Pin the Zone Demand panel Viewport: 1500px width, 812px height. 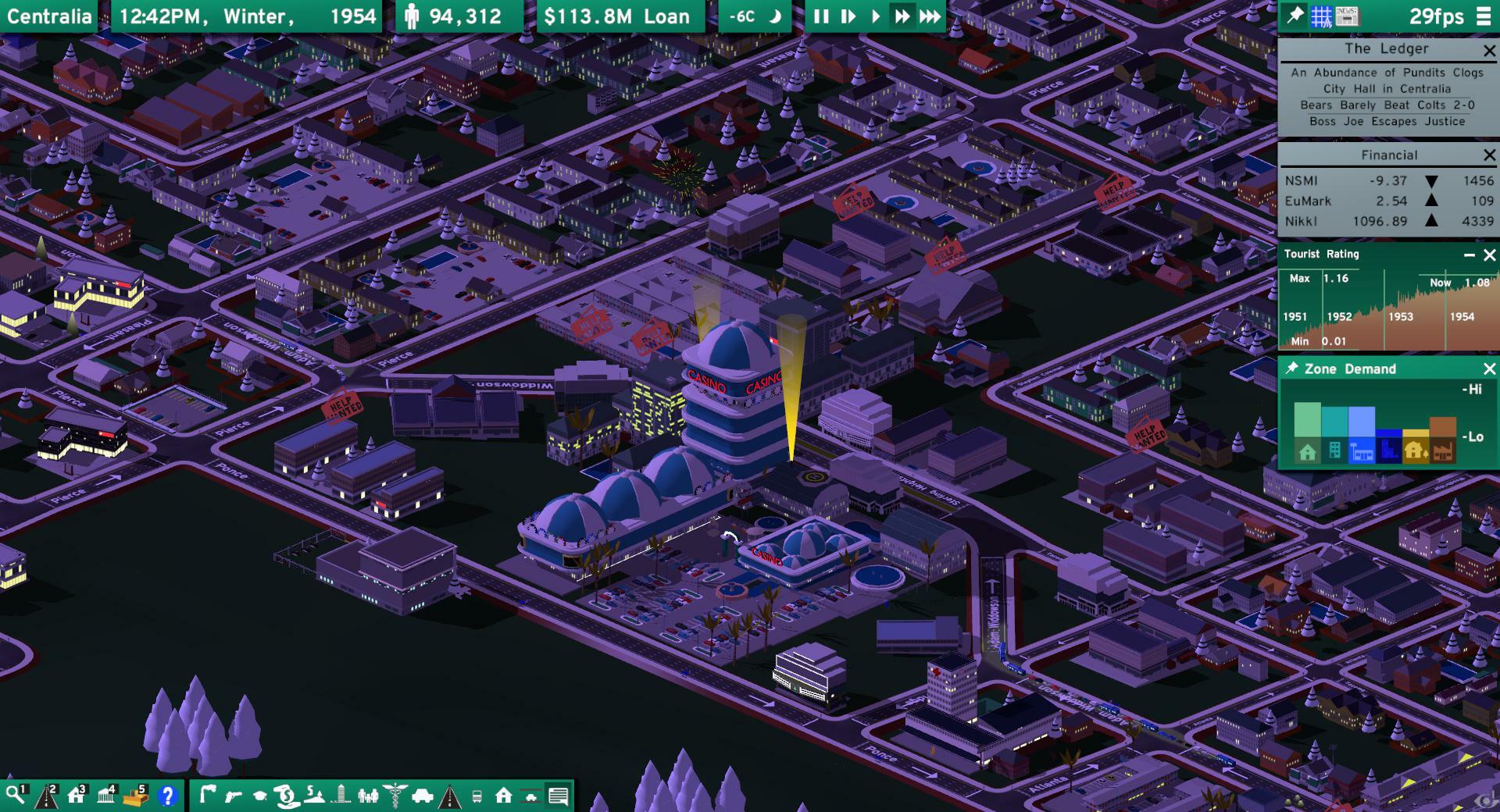[1293, 369]
